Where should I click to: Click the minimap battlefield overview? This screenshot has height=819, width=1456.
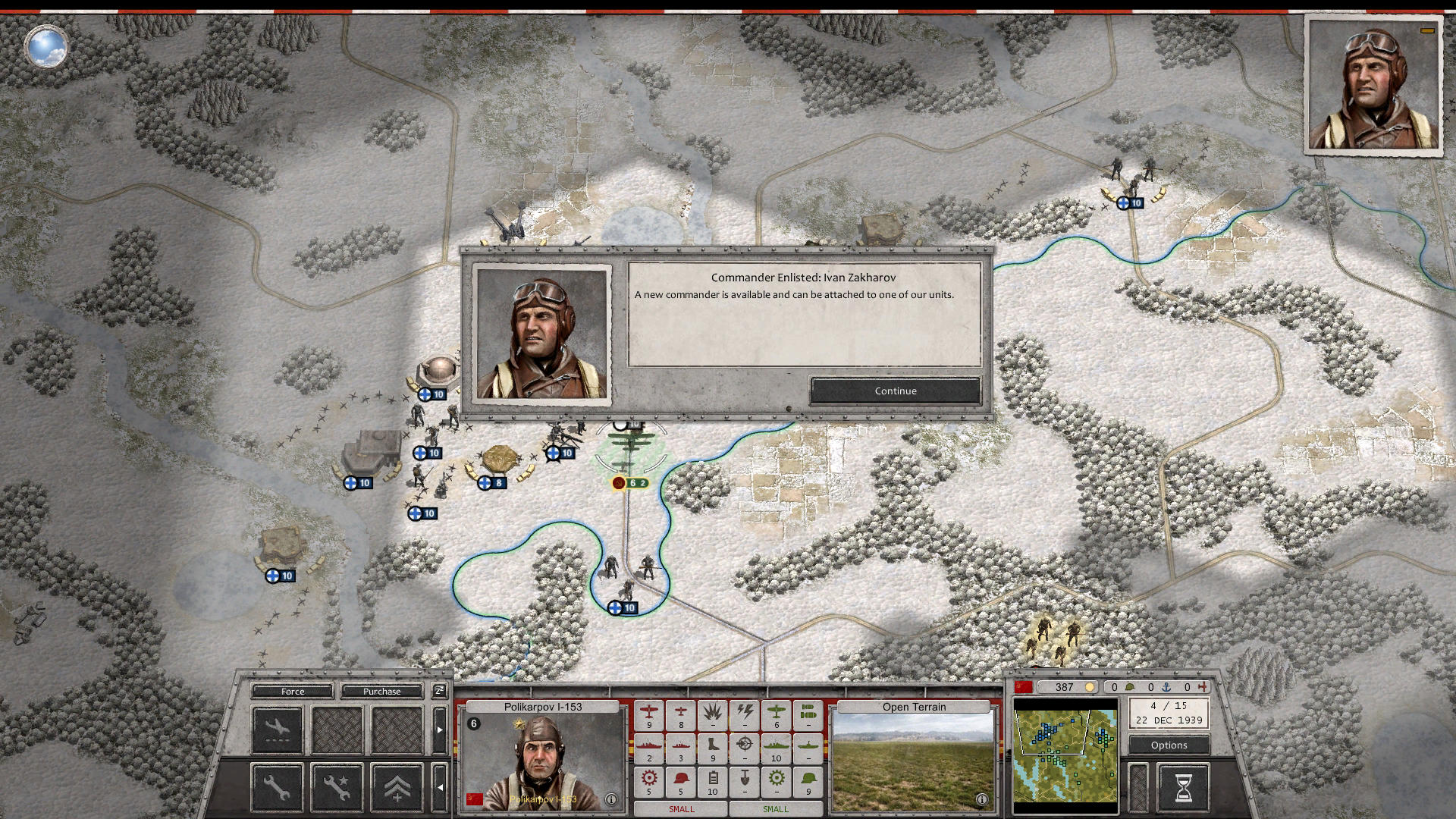click(1065, 751)
